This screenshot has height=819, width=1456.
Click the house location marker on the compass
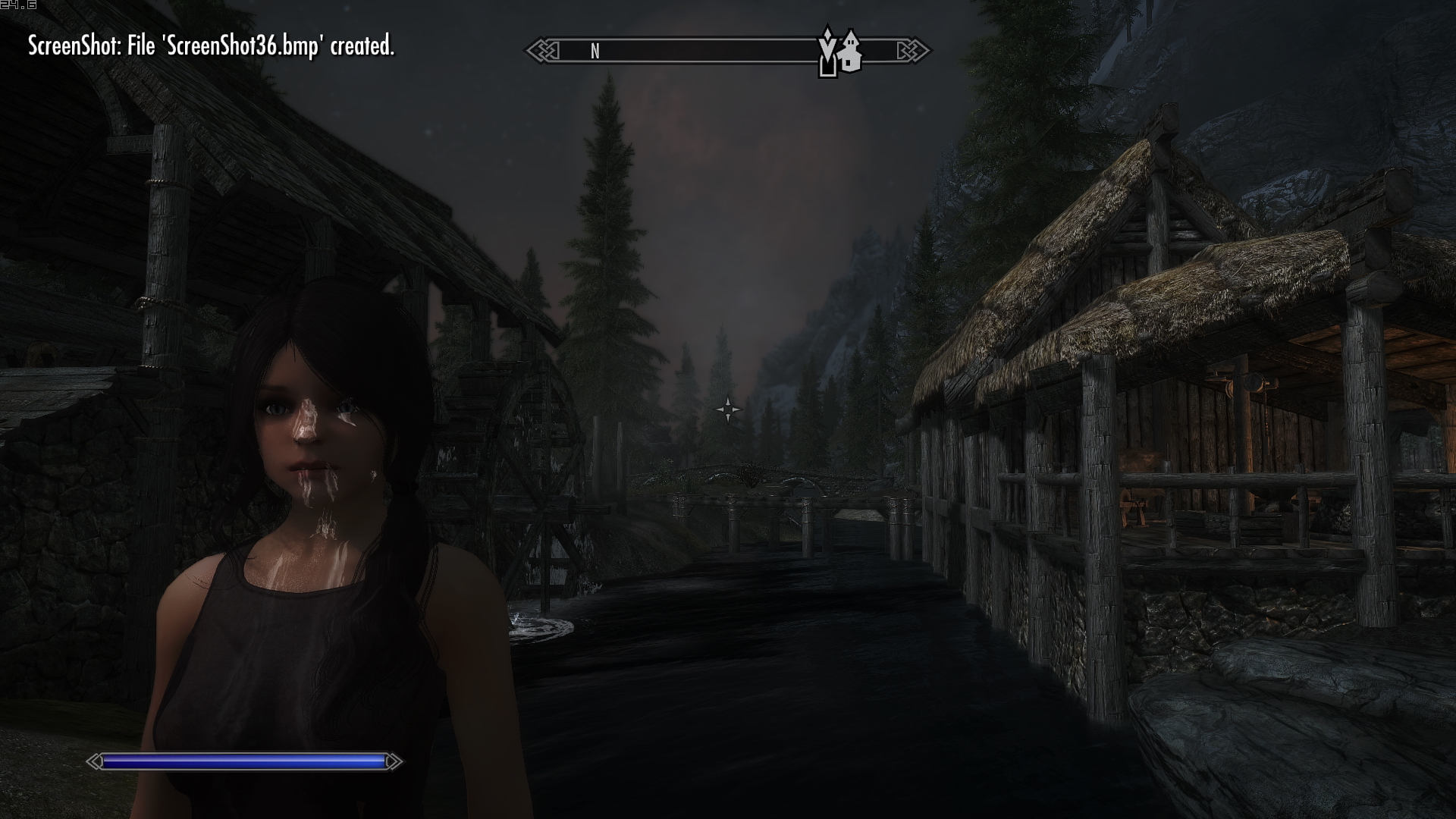[851, 52]
